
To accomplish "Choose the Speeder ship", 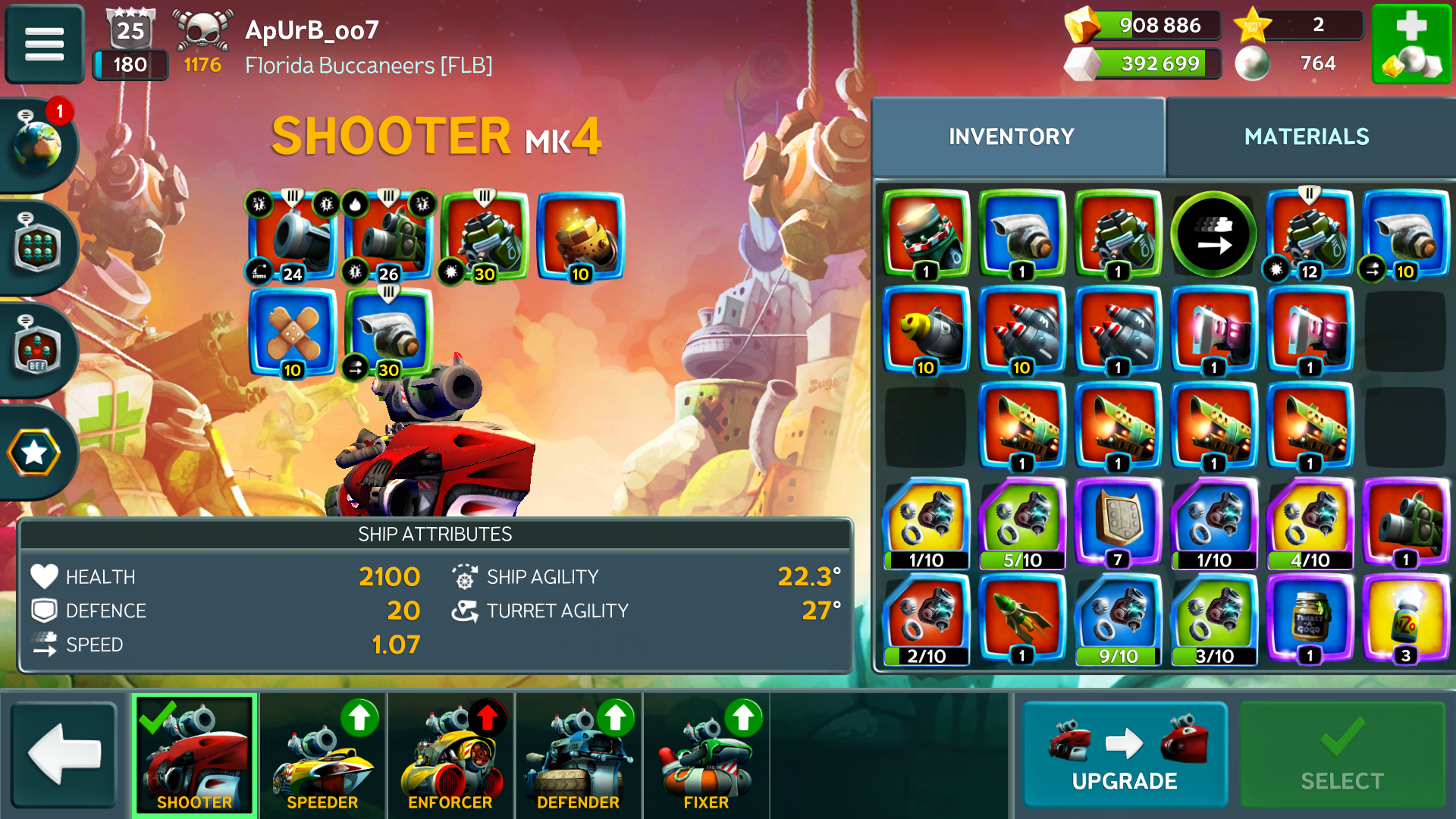I will pyautogui.click(x=323, y=755).
